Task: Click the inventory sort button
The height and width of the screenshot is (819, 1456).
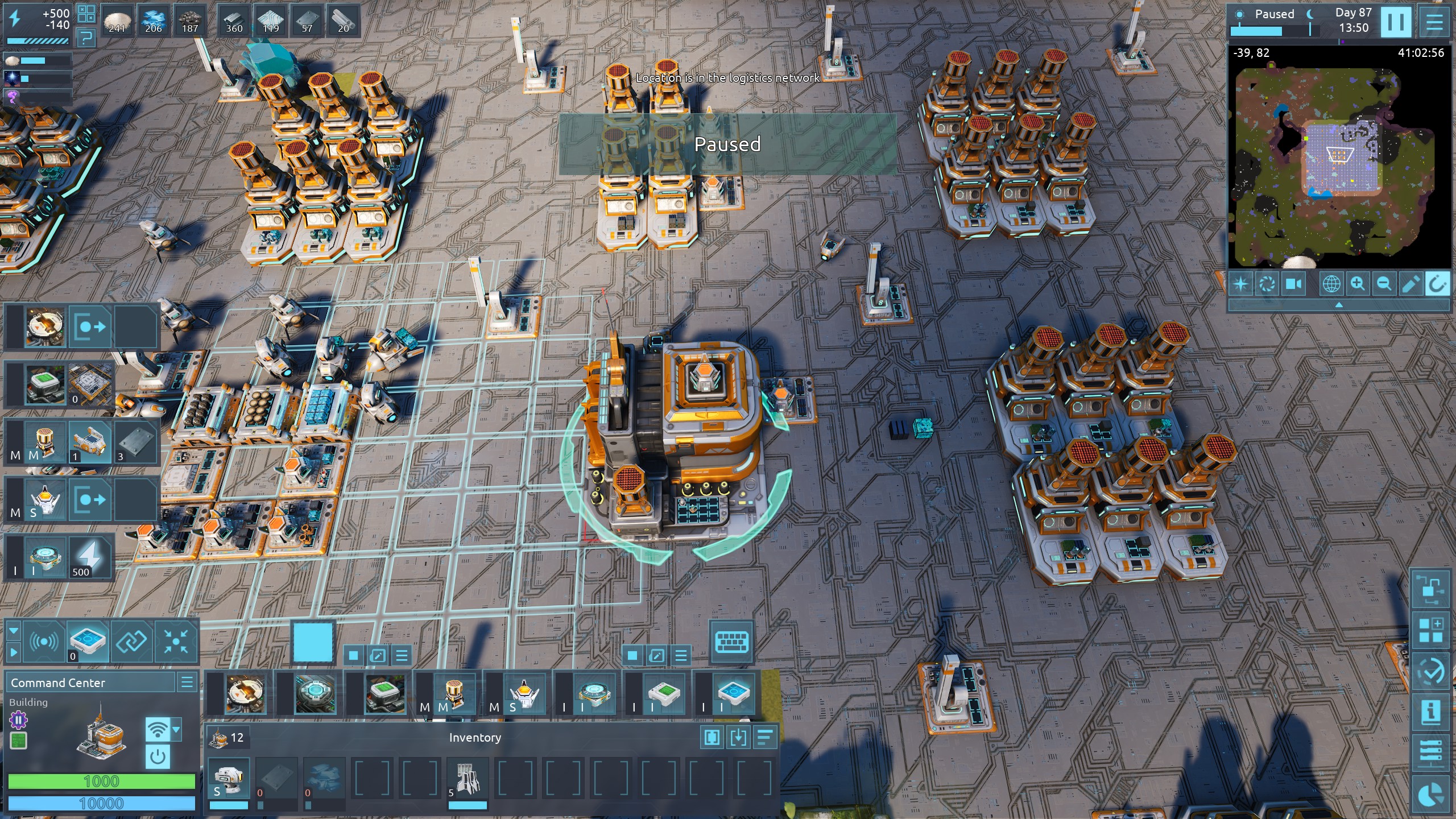Action: click(765, 738)
